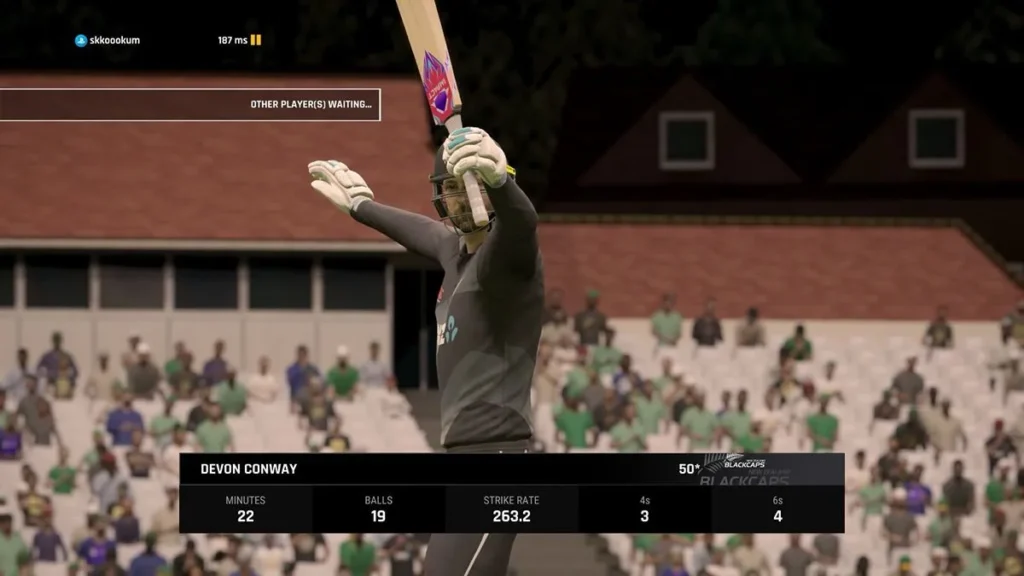Click the Other Player(s) Waiting banner
Image resolution: width=1024 pixels, height=576 pixels.
(190, 104)
